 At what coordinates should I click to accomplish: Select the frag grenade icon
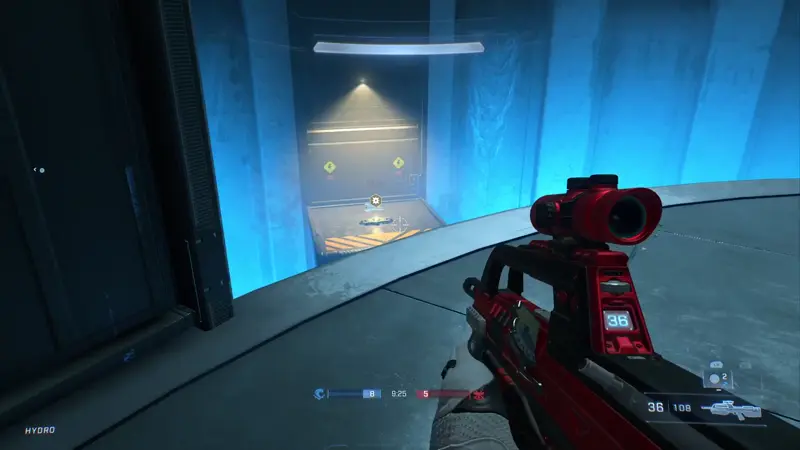[x=714, y=379]
